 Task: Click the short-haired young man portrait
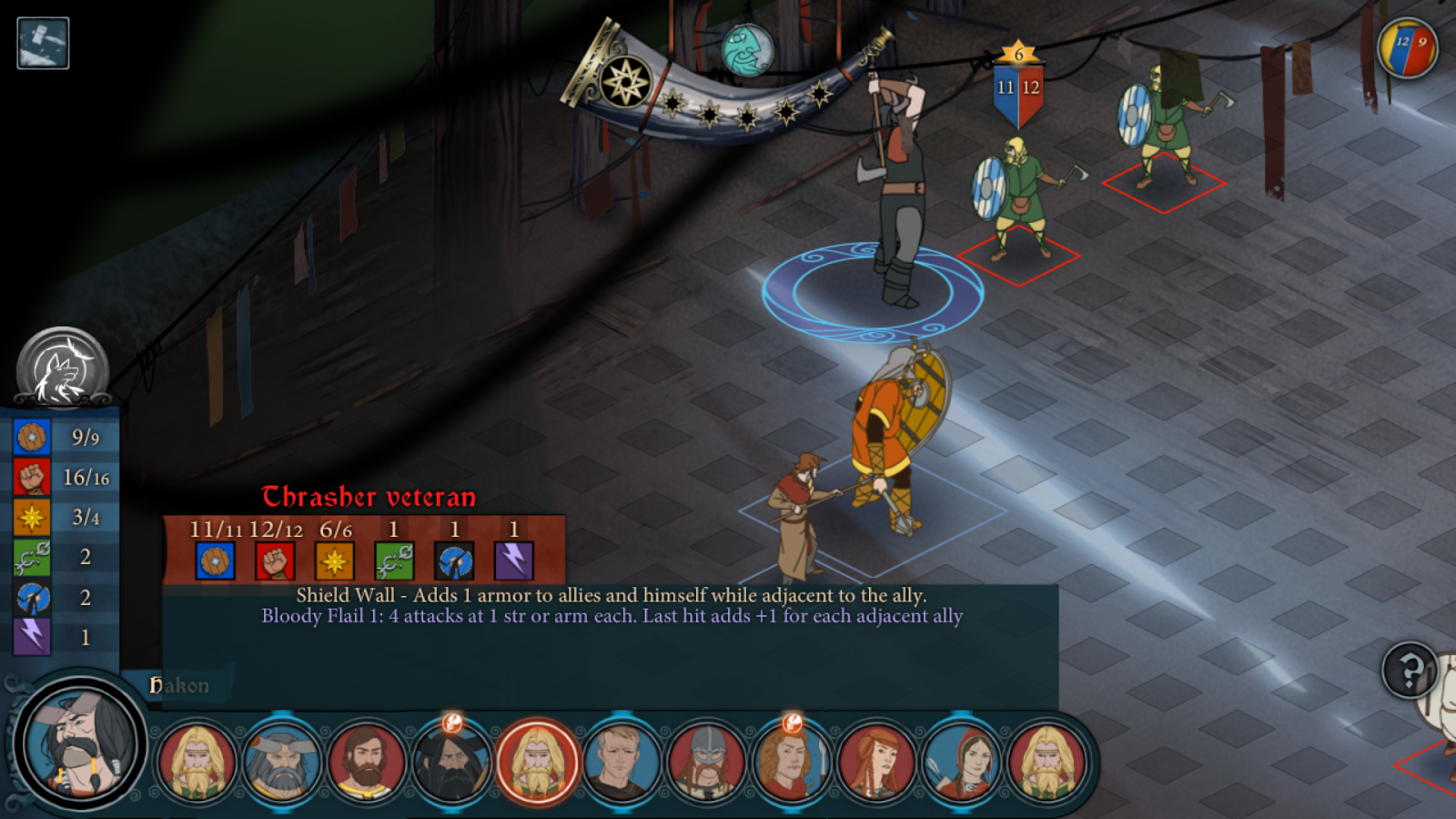[622, 761]
